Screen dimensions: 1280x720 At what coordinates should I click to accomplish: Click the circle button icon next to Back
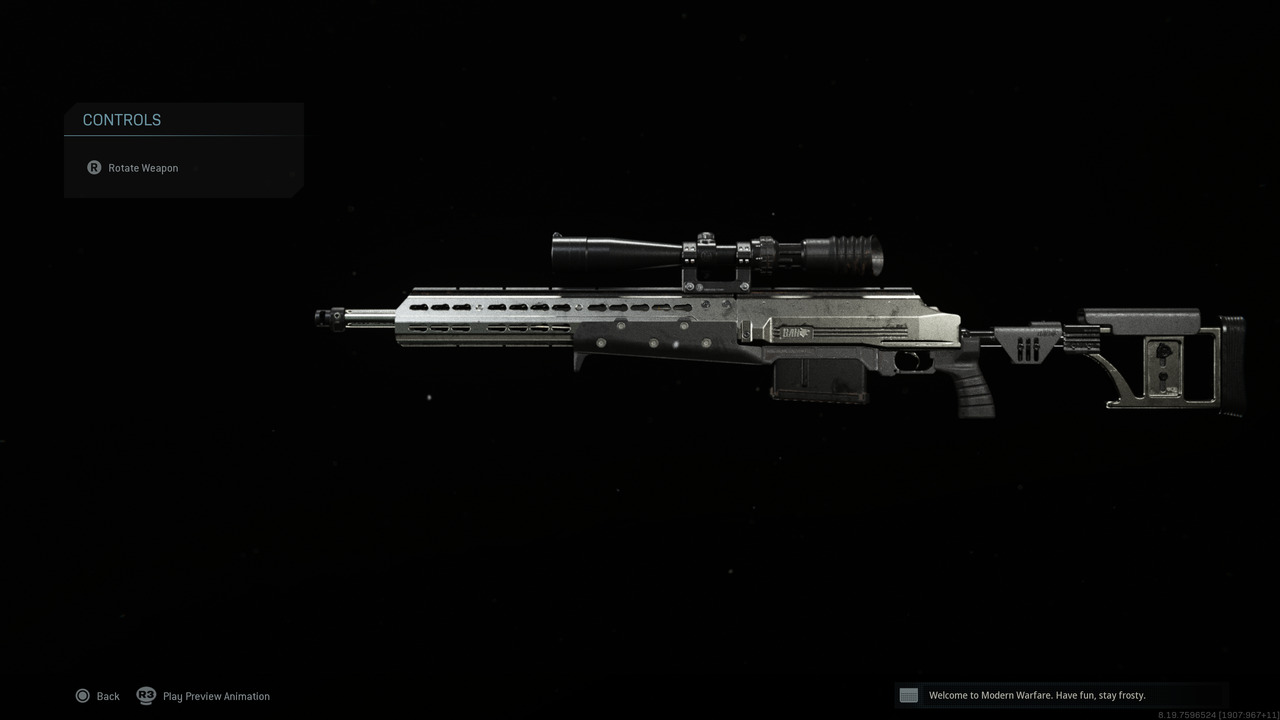[x=84, y=695]
